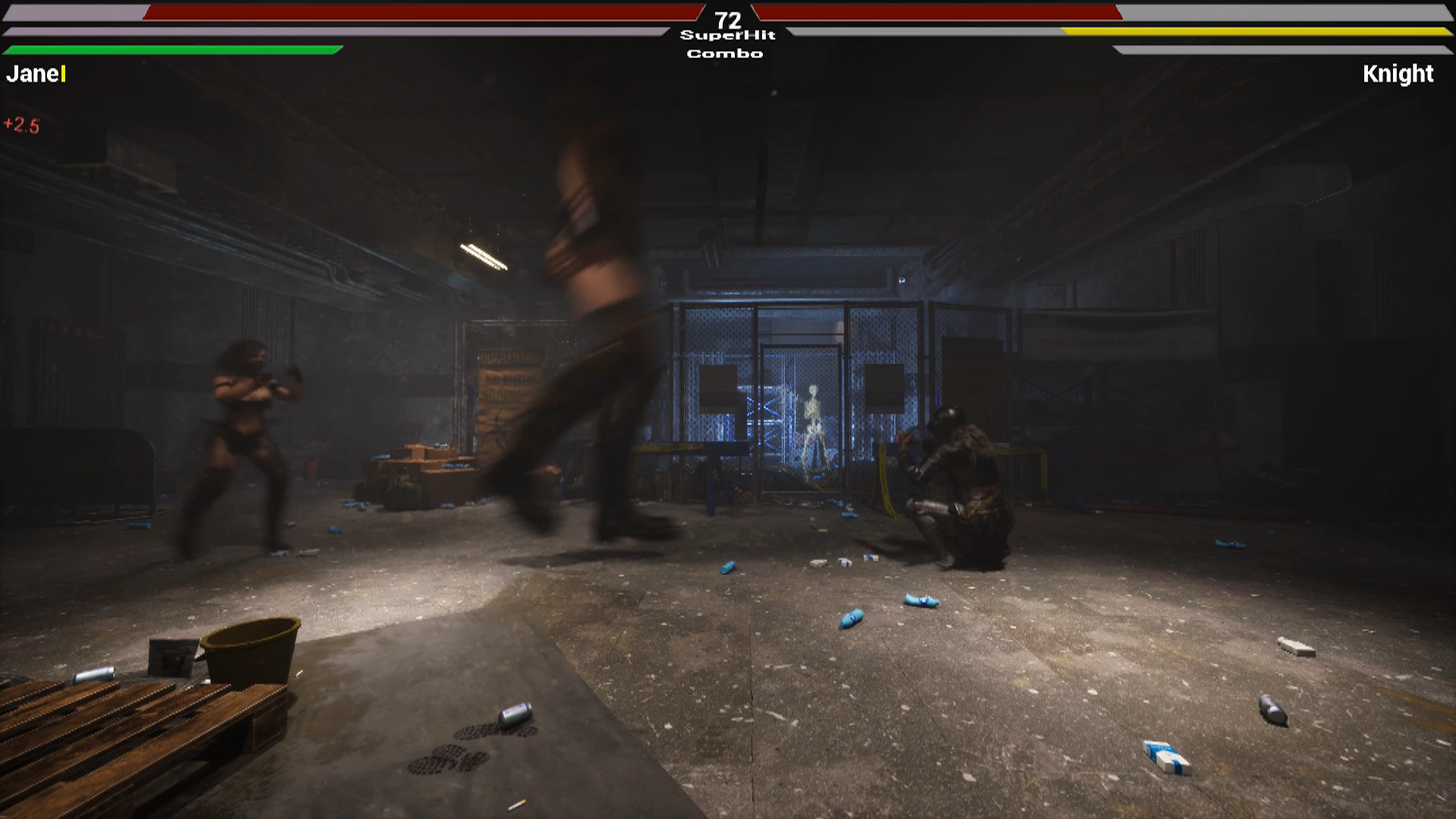Click the SuperHit Combo label
This screenshot has height=819, width=1456.
(x=726, y=44)
